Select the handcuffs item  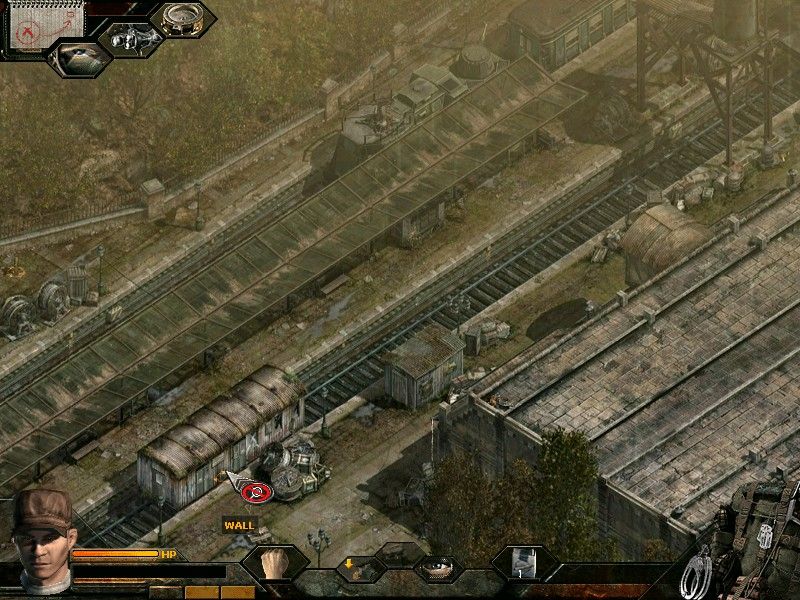(x=695, y=574)
